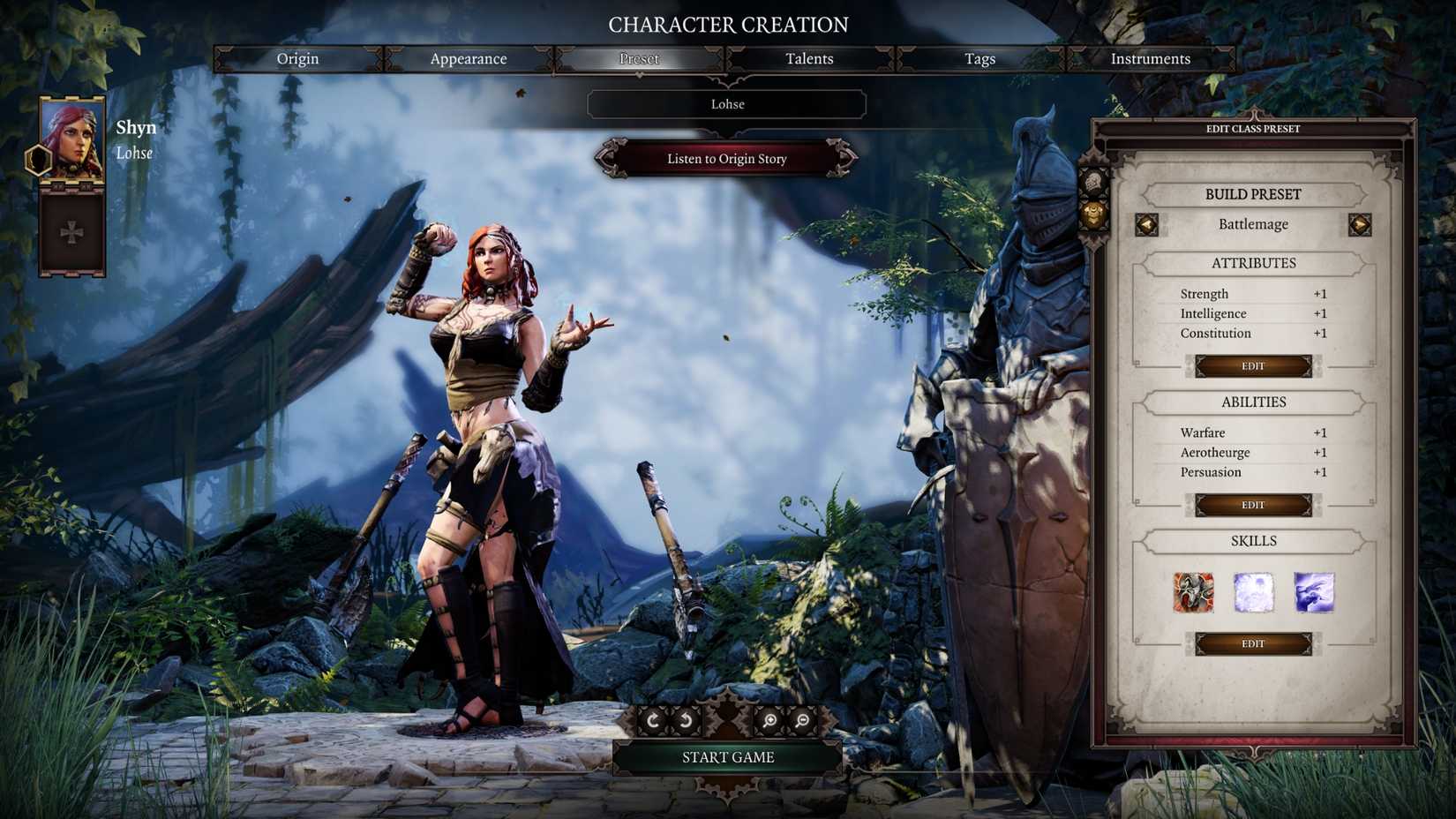Click Listen to Origin Story
Image resolution: width=1456 pixels, height=819 pixels.
[727, 159]
